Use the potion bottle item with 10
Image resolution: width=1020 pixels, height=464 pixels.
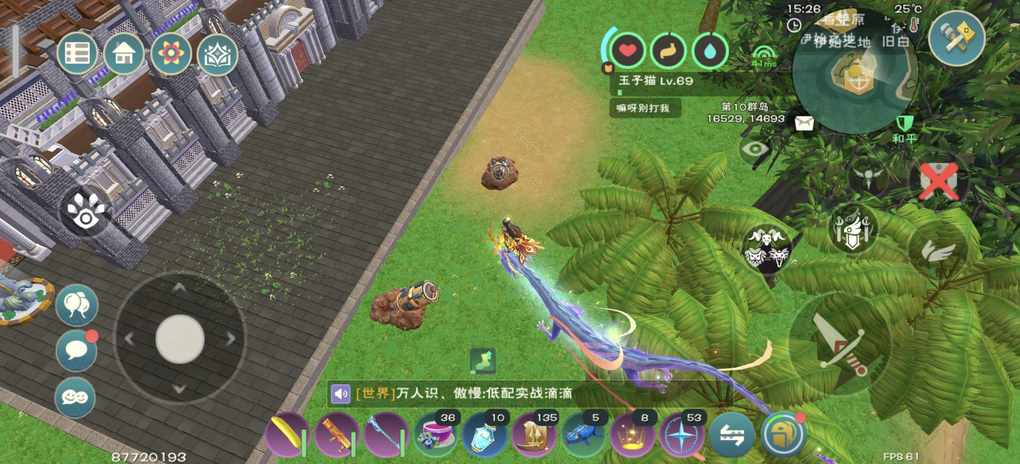click(485, 435)
